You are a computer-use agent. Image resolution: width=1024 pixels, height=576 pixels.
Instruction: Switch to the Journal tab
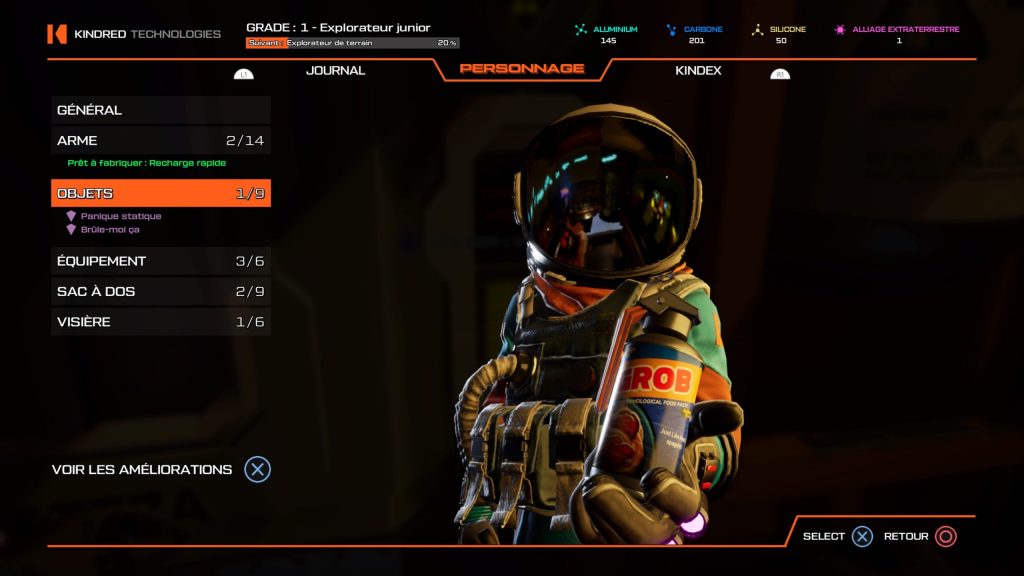335,70
